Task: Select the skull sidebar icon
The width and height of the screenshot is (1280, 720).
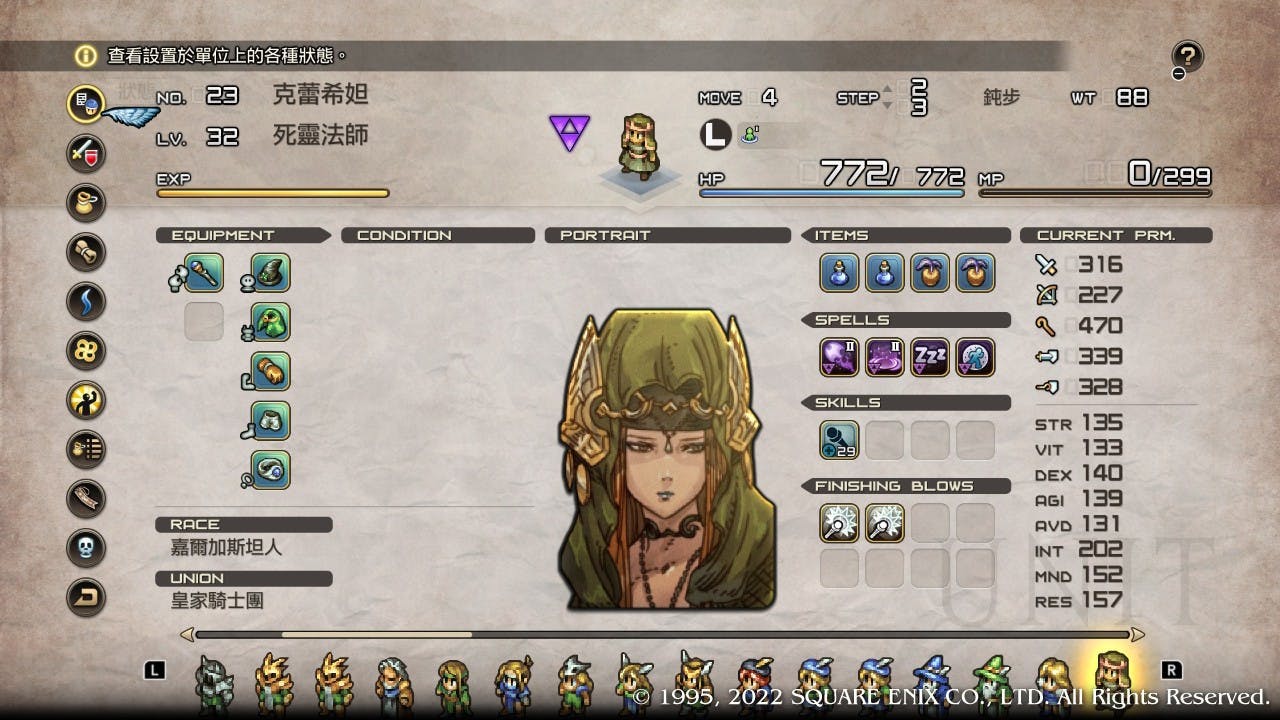Action: [86, 547]
